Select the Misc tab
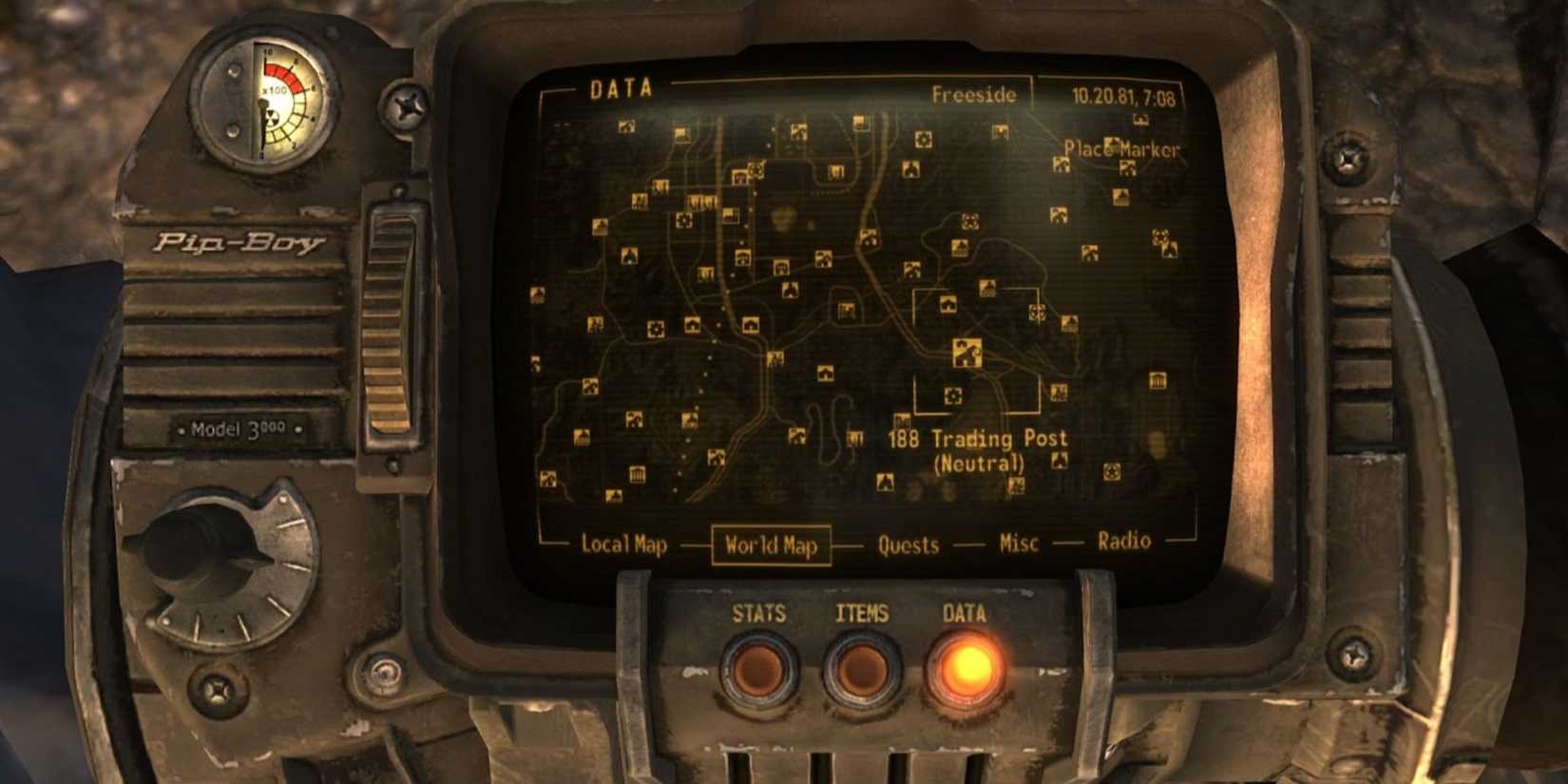 [1017, 542]
